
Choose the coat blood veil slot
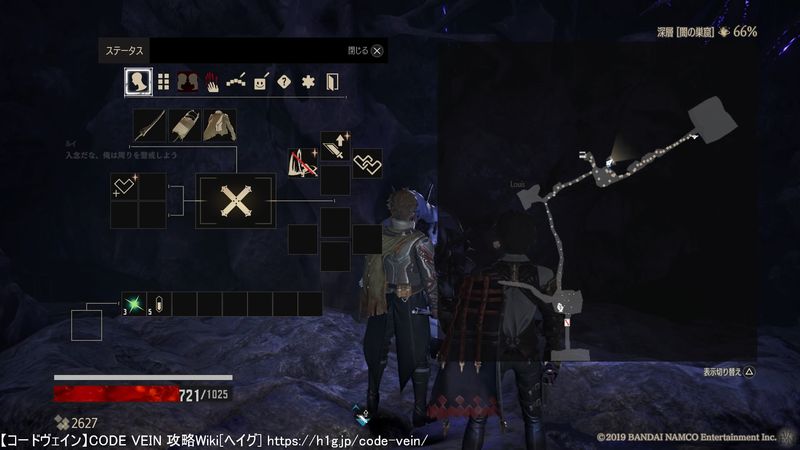click(x=219, y=126)
